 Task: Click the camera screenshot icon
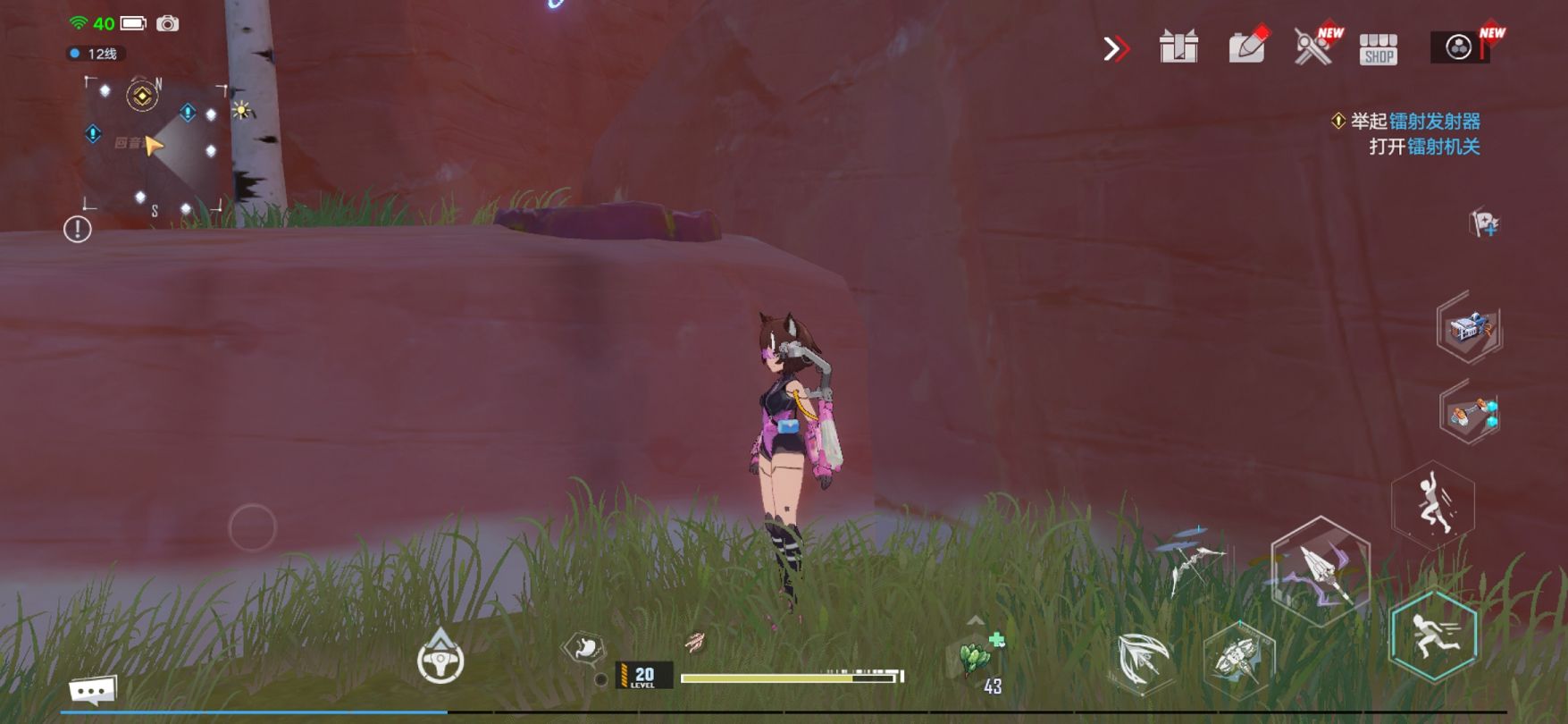[x=167, y=24]
